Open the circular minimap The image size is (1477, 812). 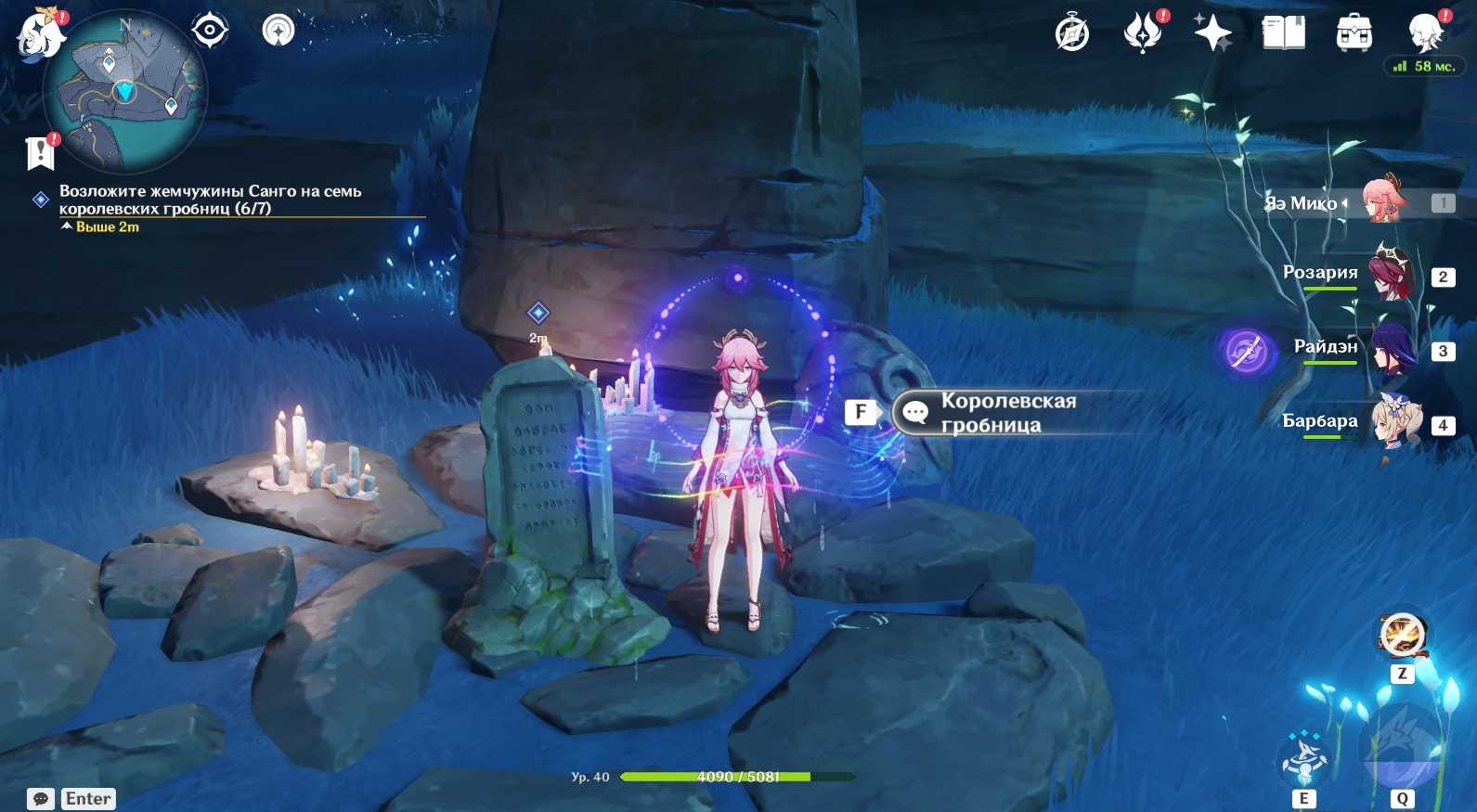click(125, 91)
